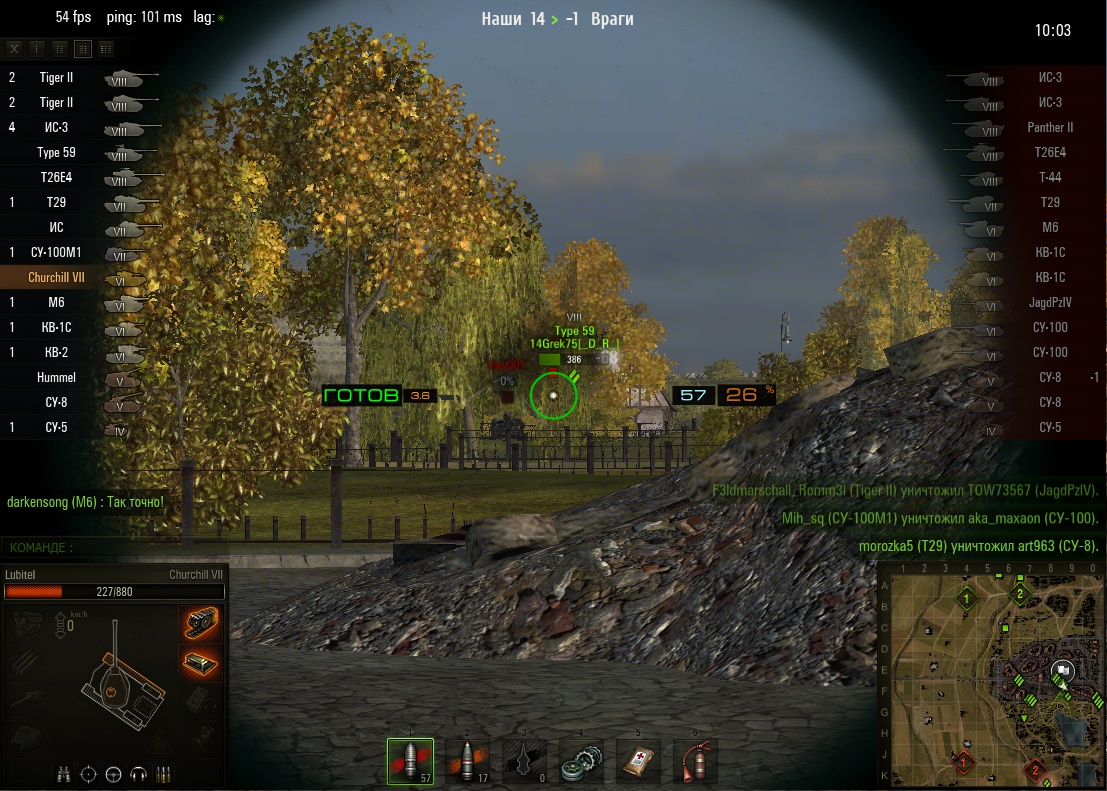This screenshot has height=791, width=1107.
Task: Select the Panther II row in the enemy list
Action: point(1040,127)
